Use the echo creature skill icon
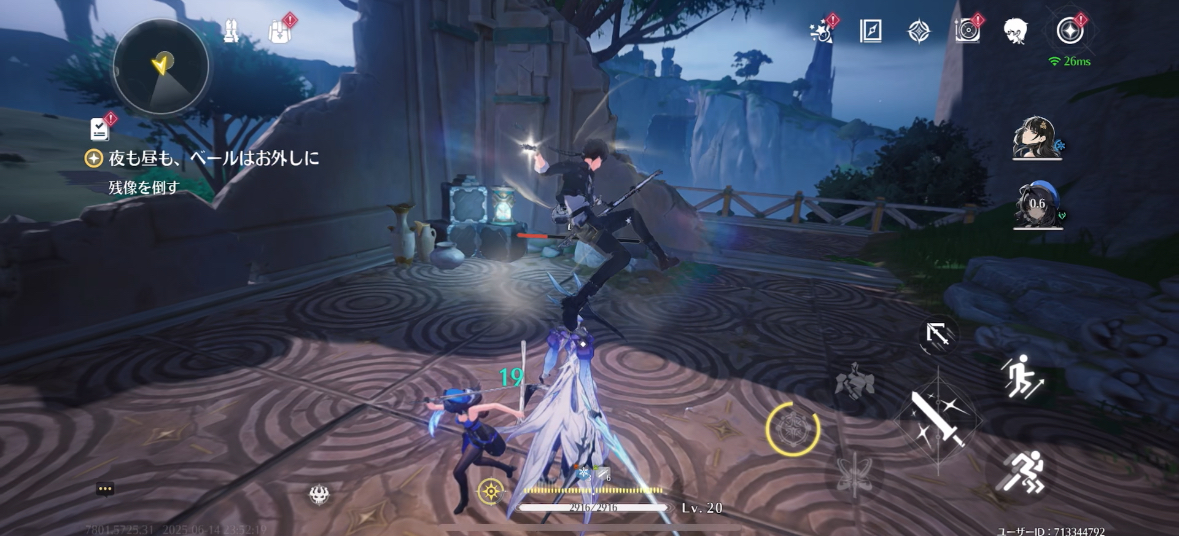1179x536 pixels. pos(856,383)
